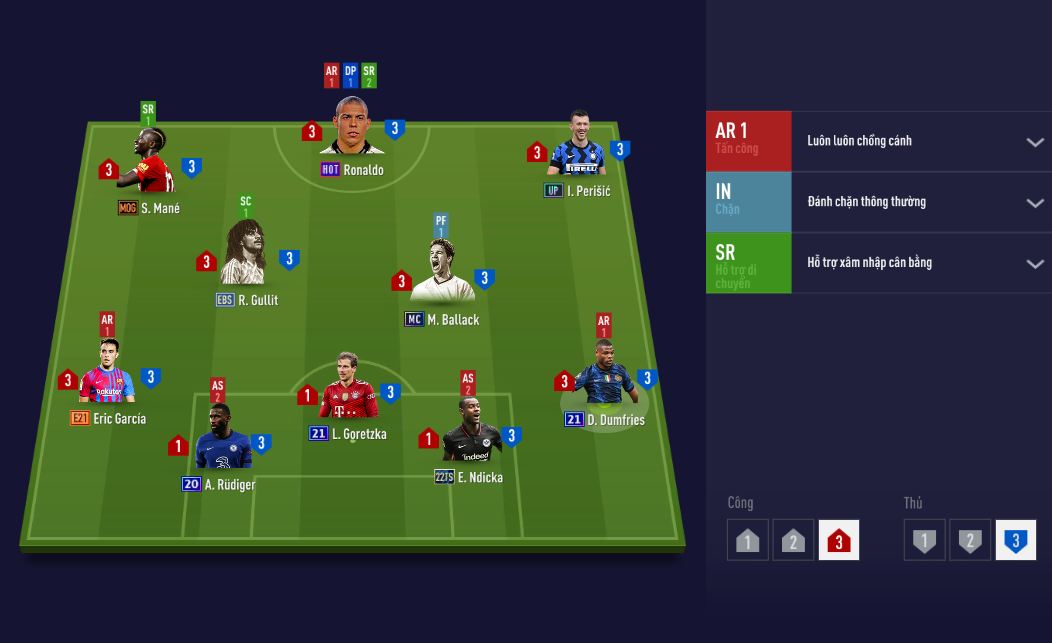The width and height of the screenshot is (1052, 643).
Task: Select E. Ndicka's player card
Action: point(468,431)
